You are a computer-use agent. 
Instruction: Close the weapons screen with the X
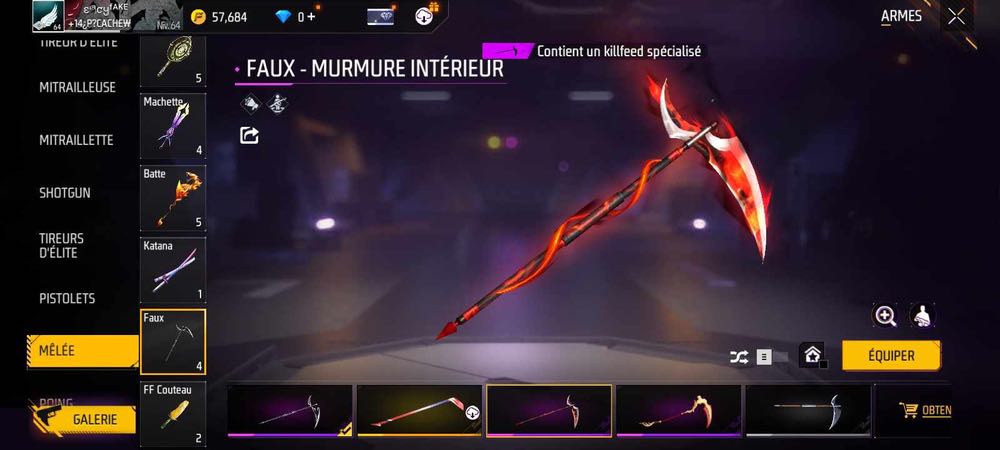click(x=957, y=16)
